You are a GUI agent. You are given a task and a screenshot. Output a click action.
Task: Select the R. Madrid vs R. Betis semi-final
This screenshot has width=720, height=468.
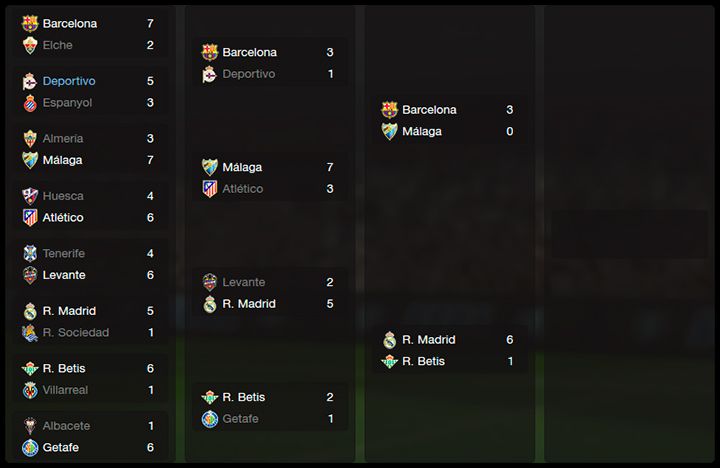point(450,350)
